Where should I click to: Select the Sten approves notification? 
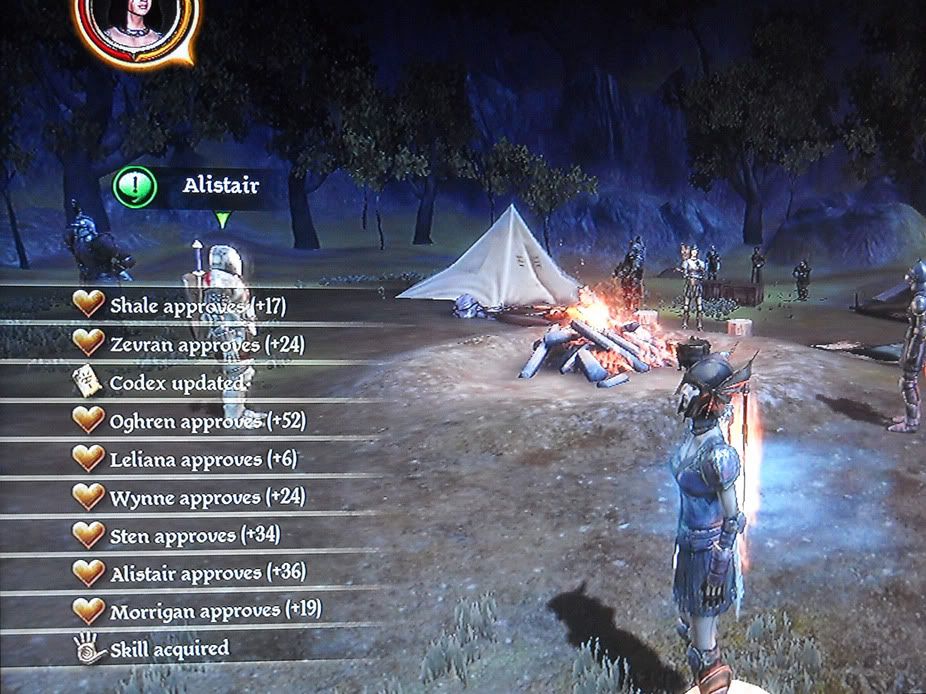point(195,535)
